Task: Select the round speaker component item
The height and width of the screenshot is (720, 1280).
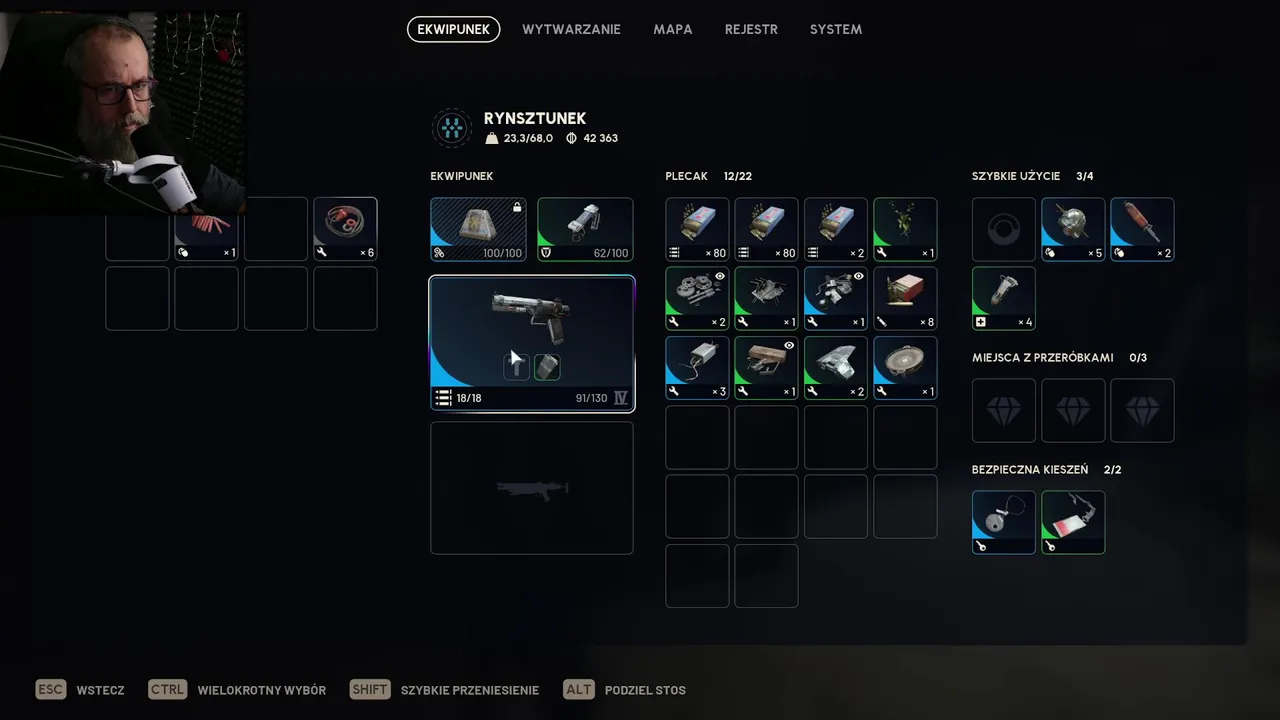Action: (905, 367)
